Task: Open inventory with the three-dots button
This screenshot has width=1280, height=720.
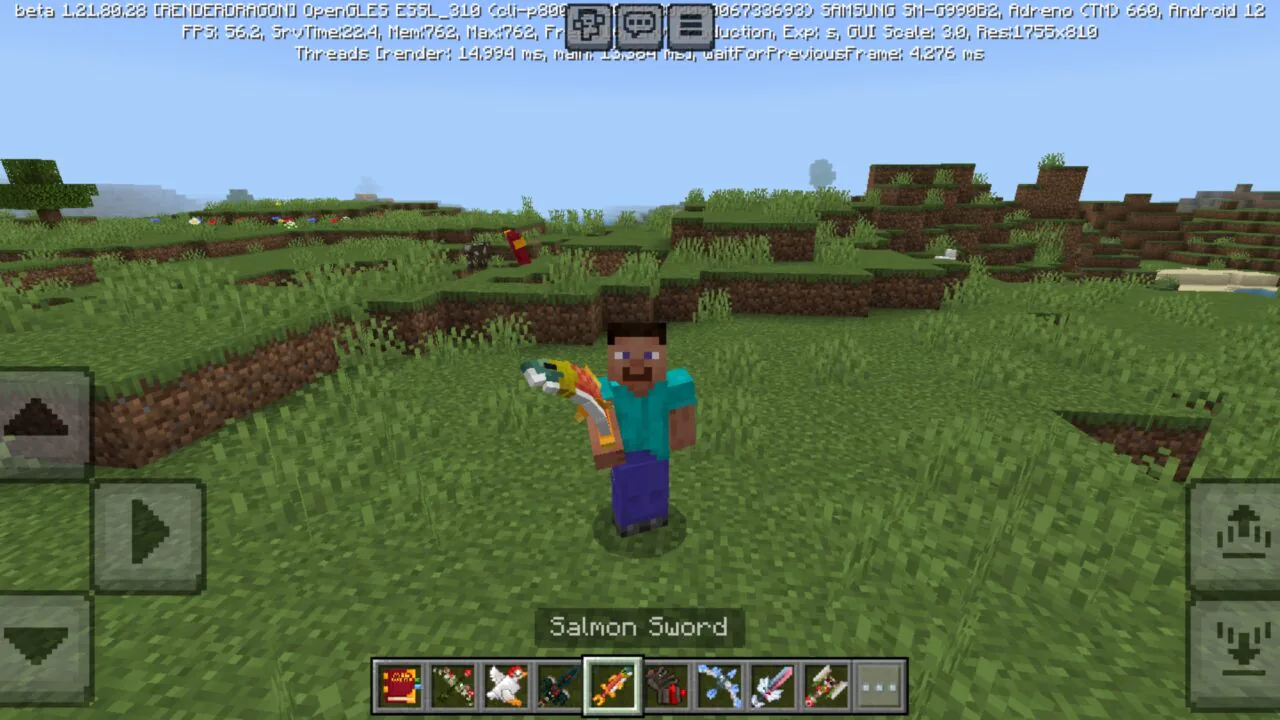Action: (880, 686)
